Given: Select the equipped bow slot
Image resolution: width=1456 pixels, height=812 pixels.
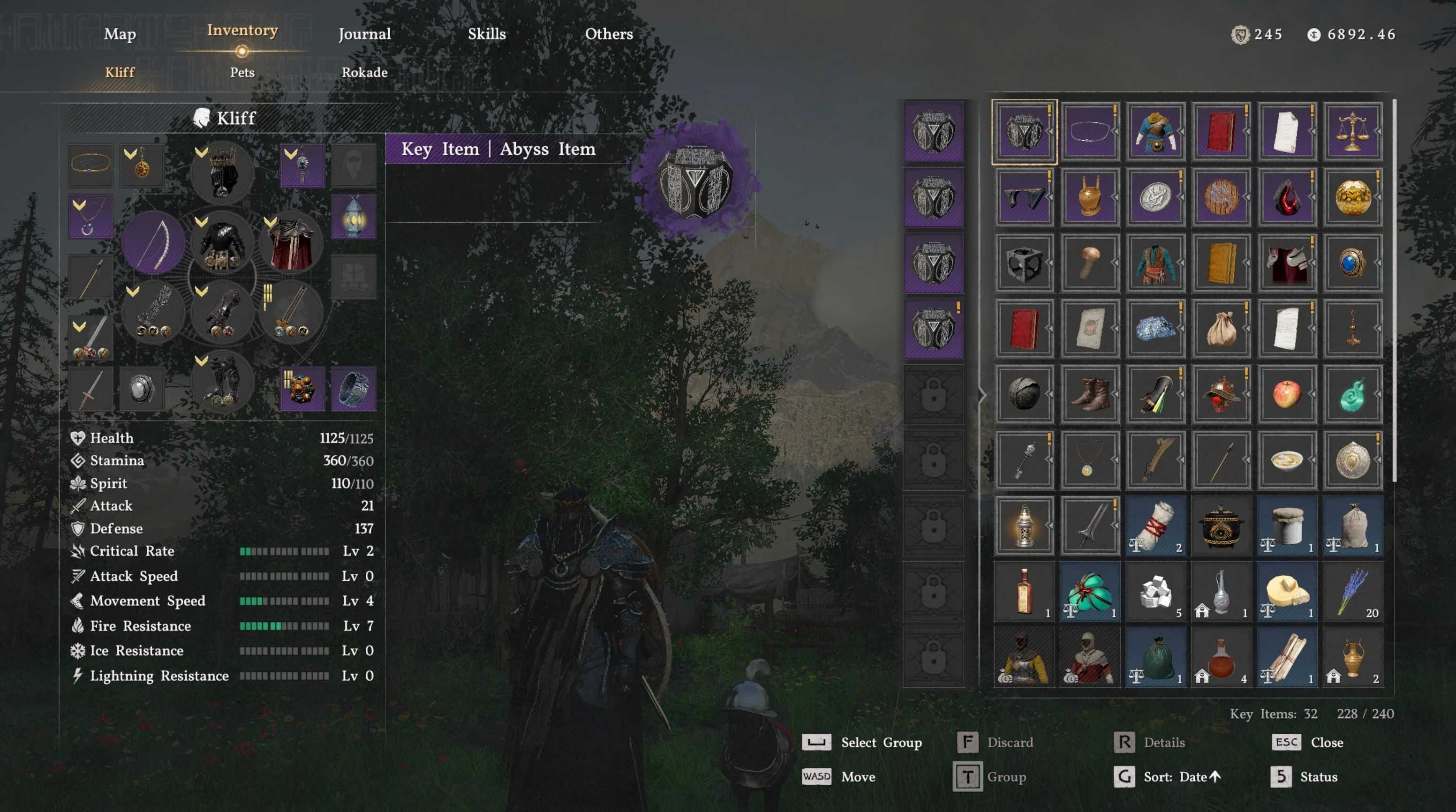Looking at the screenshot, I should click(x=153, y=243).
